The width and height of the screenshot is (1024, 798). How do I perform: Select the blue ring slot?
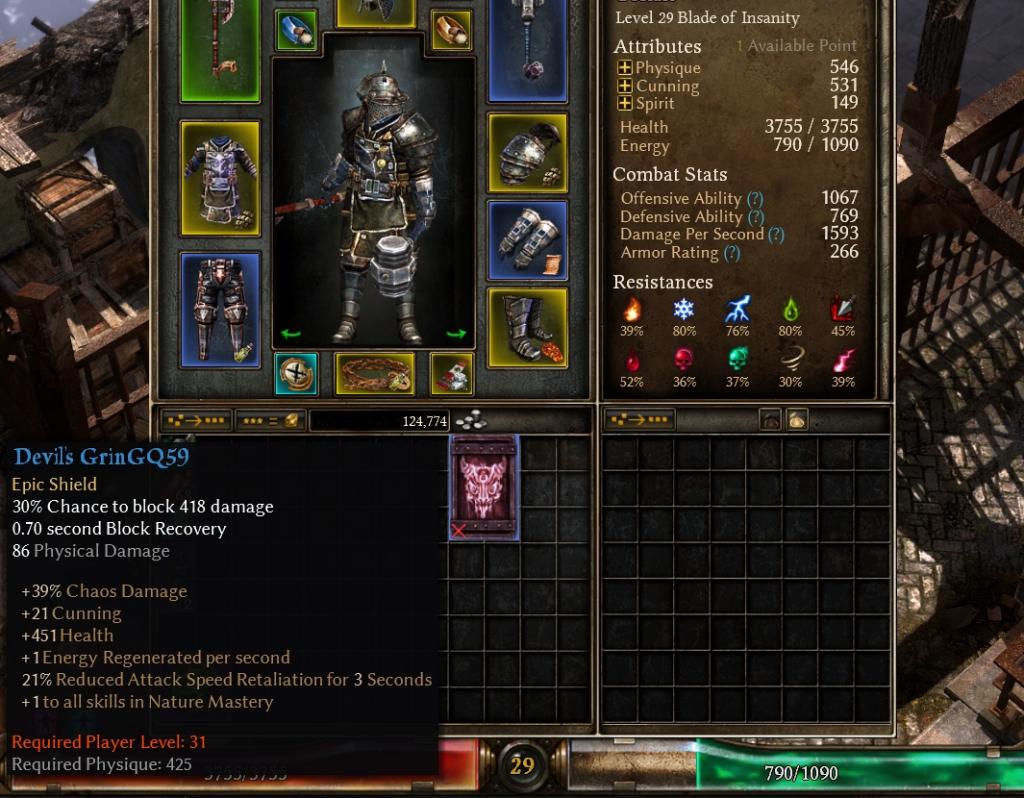click(x=296, y=30)
